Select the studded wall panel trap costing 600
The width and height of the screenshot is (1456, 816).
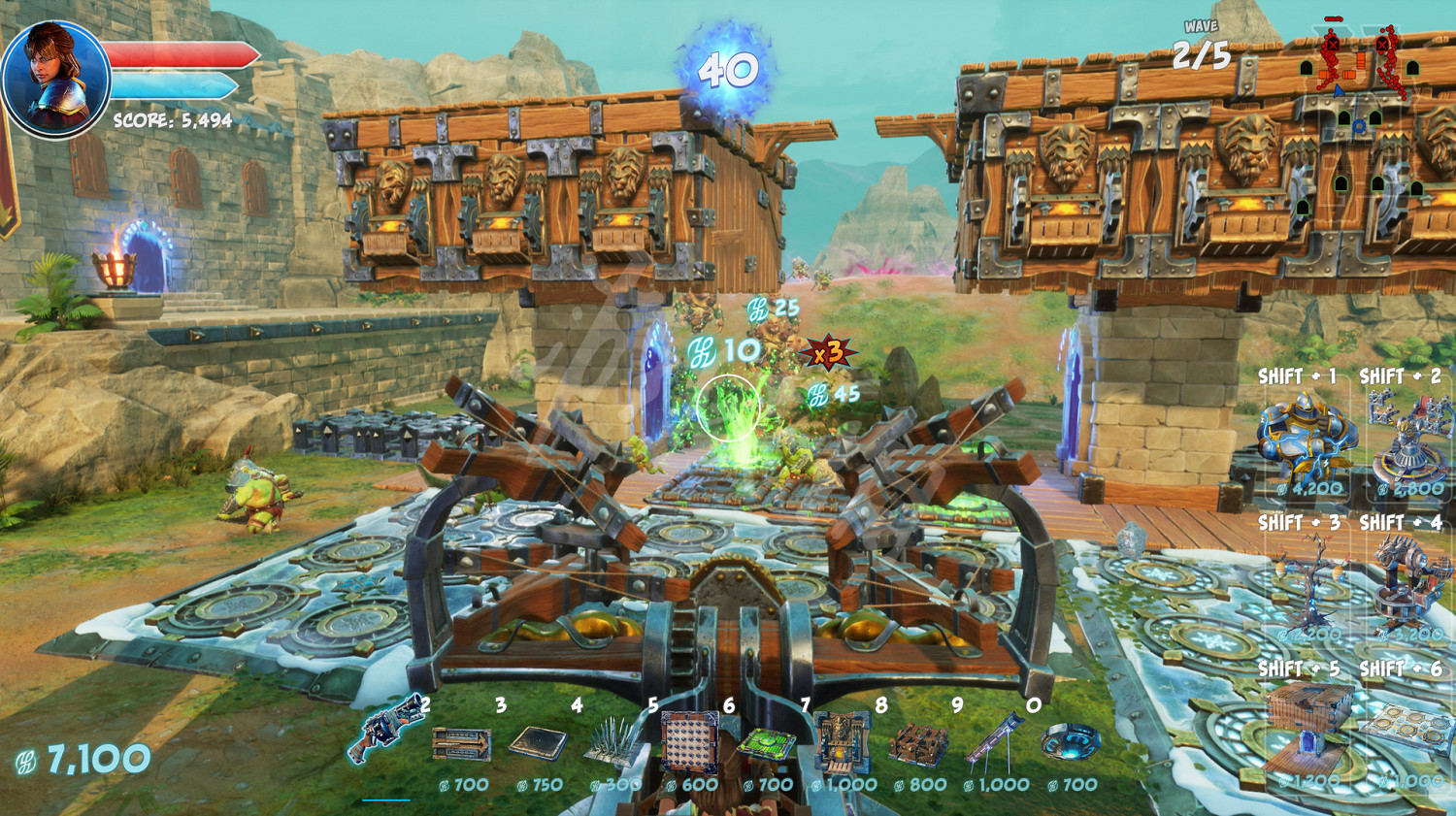[x=688, y=742]
